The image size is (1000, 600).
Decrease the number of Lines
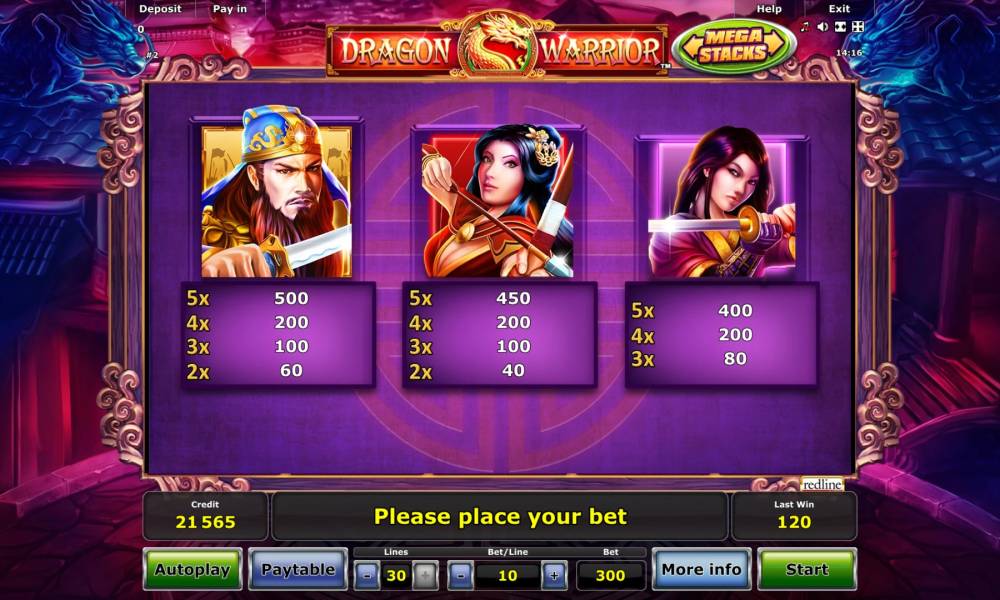[367, 575]
